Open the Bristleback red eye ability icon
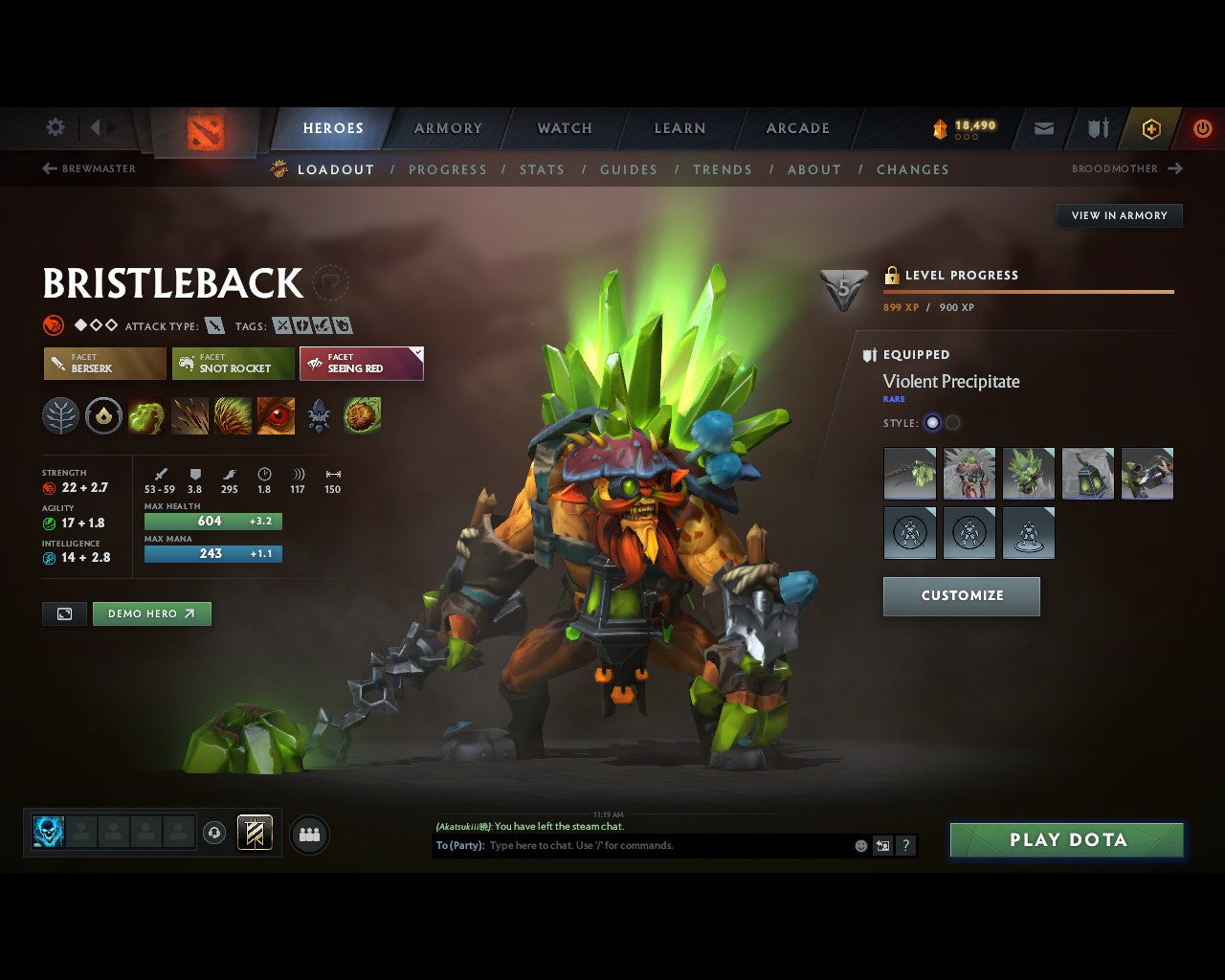The height and width of the screenshot is (980, 1225). tap(276, 415)
